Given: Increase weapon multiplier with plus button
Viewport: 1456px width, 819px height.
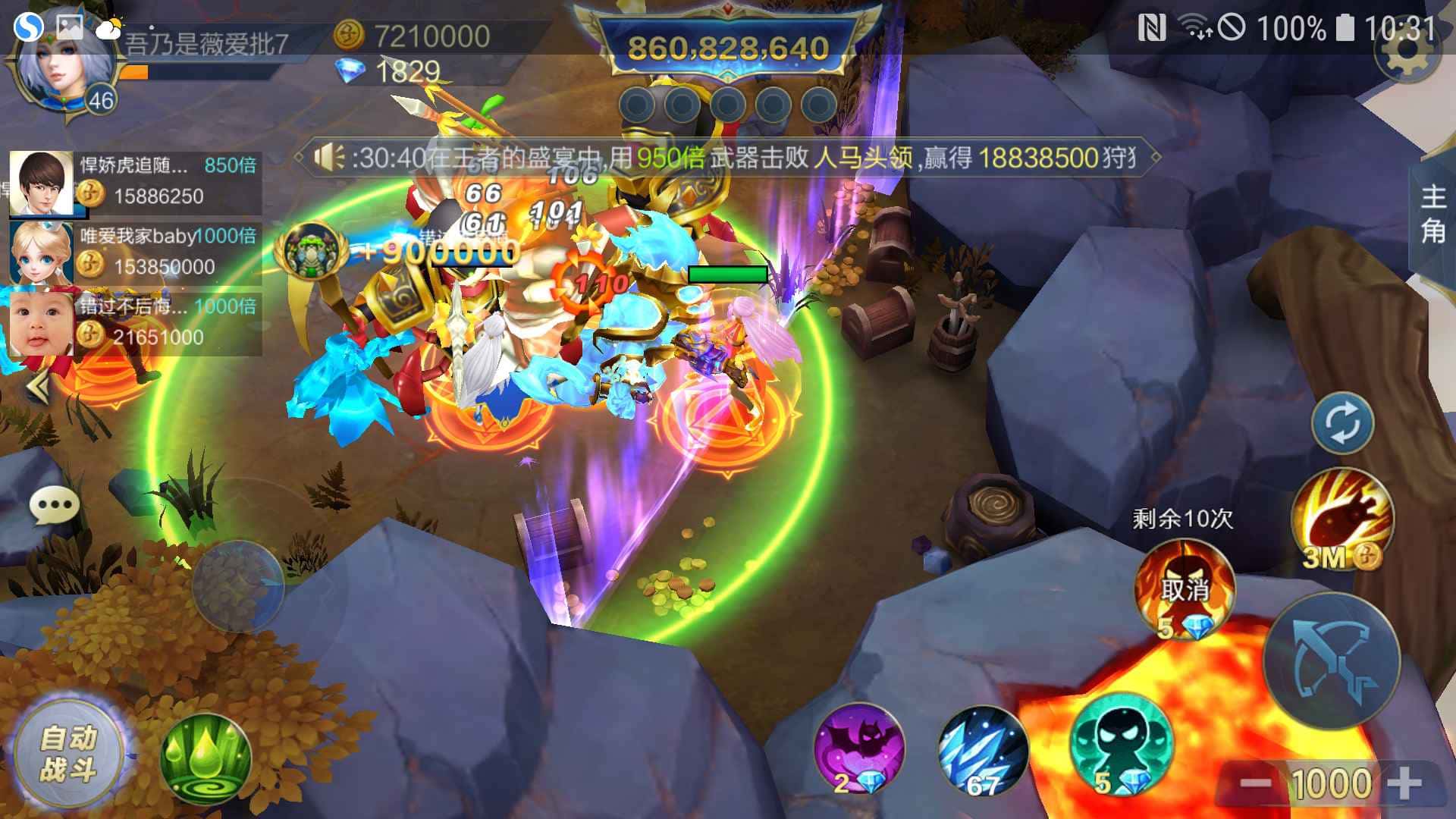Looking at the screenshot, I should coord(1404,783).
